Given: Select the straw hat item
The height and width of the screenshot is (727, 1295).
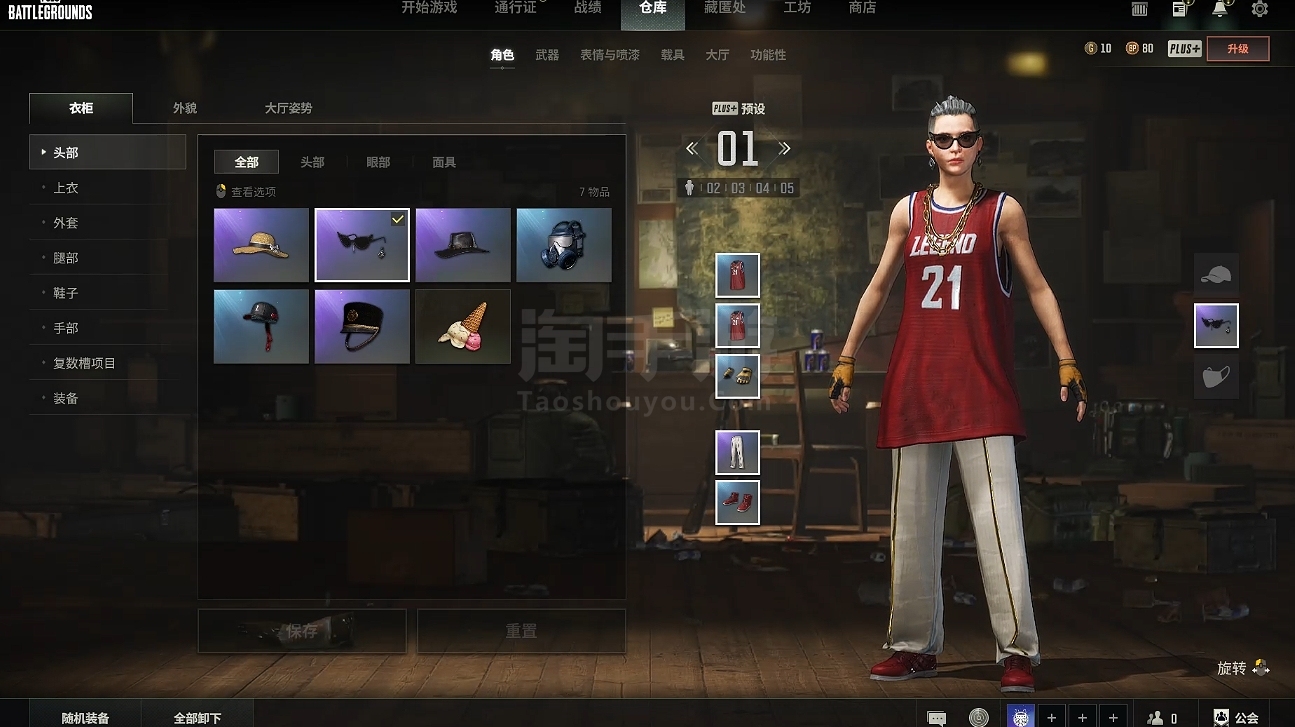Looking at the screenshot, I should (x=261, y=245).
